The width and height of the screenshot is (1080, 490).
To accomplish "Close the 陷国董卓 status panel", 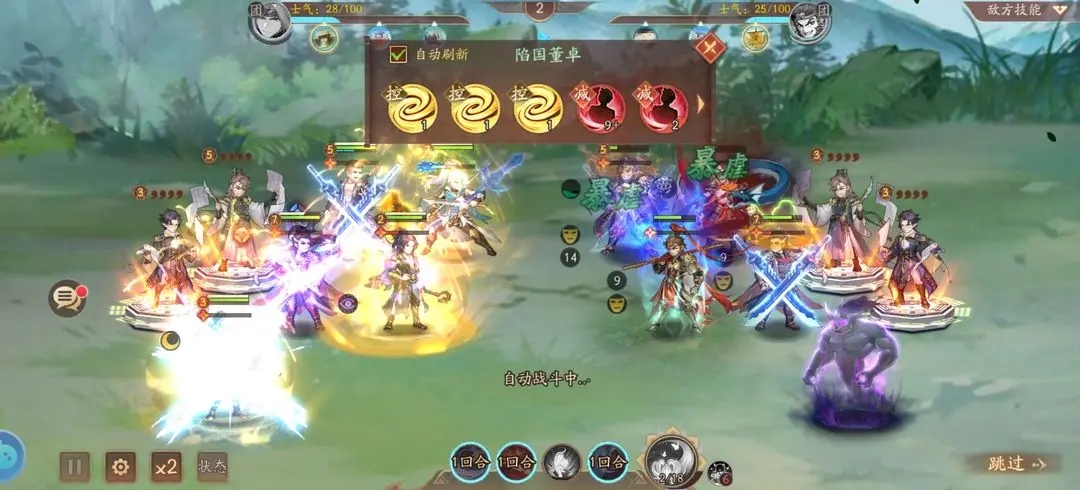I will 709,47.
